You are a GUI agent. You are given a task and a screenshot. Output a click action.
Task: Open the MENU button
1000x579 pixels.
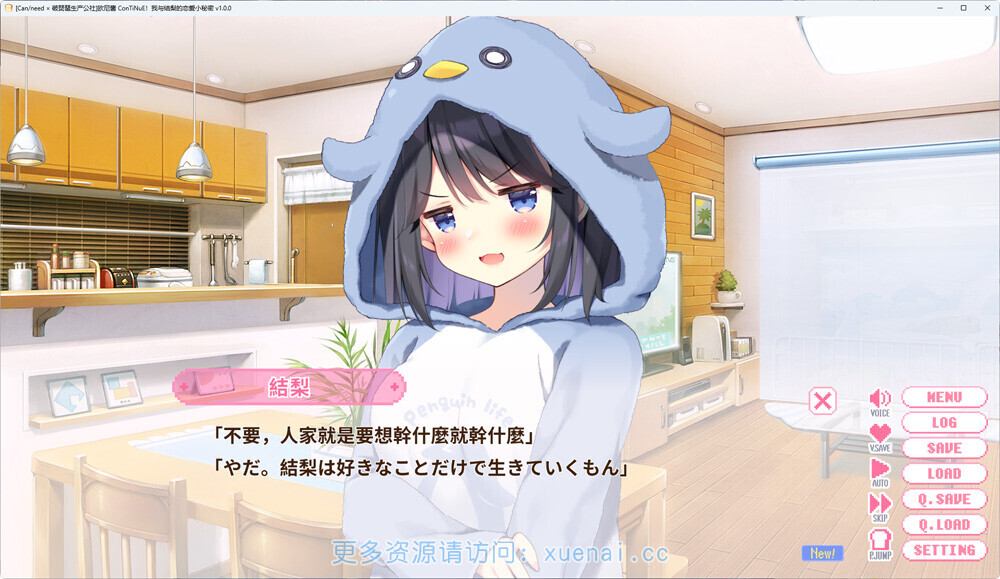pos(943,397)
